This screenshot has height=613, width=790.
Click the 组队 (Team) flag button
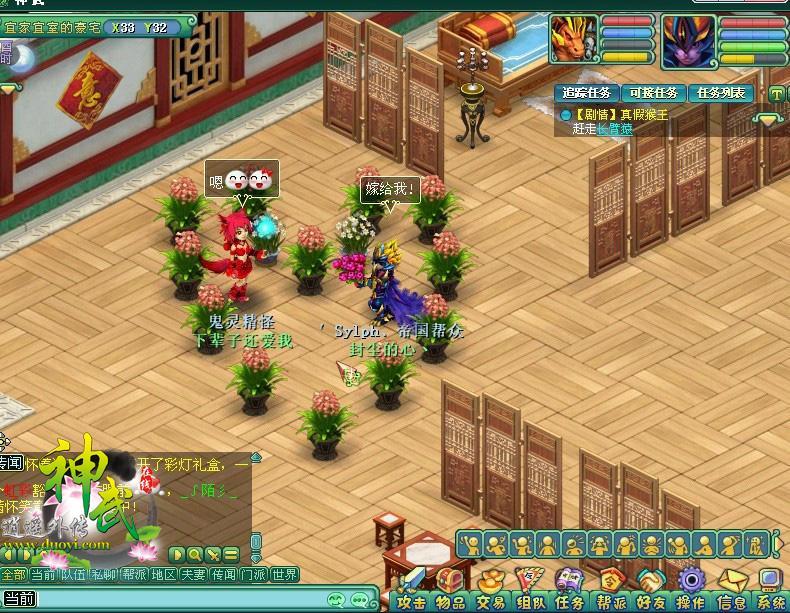point(530,590)
